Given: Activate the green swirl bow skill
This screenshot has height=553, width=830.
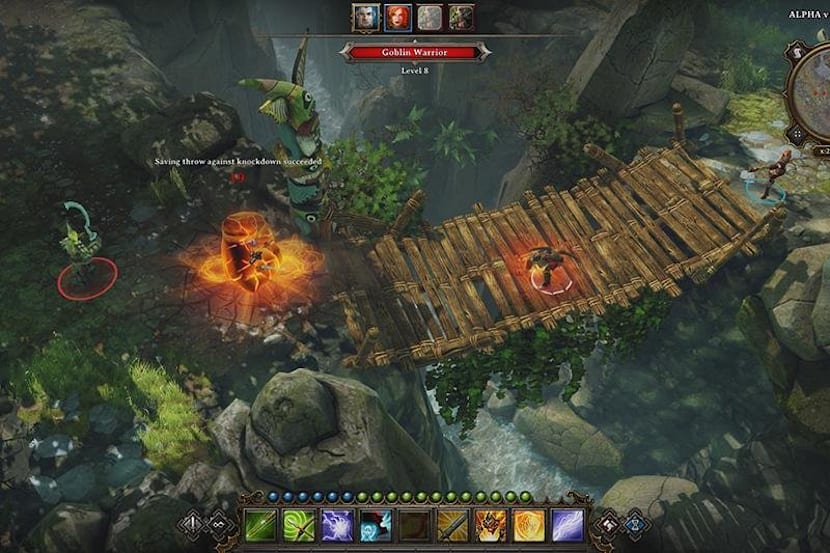Looking at the screenshot, I should click(299, 525).
